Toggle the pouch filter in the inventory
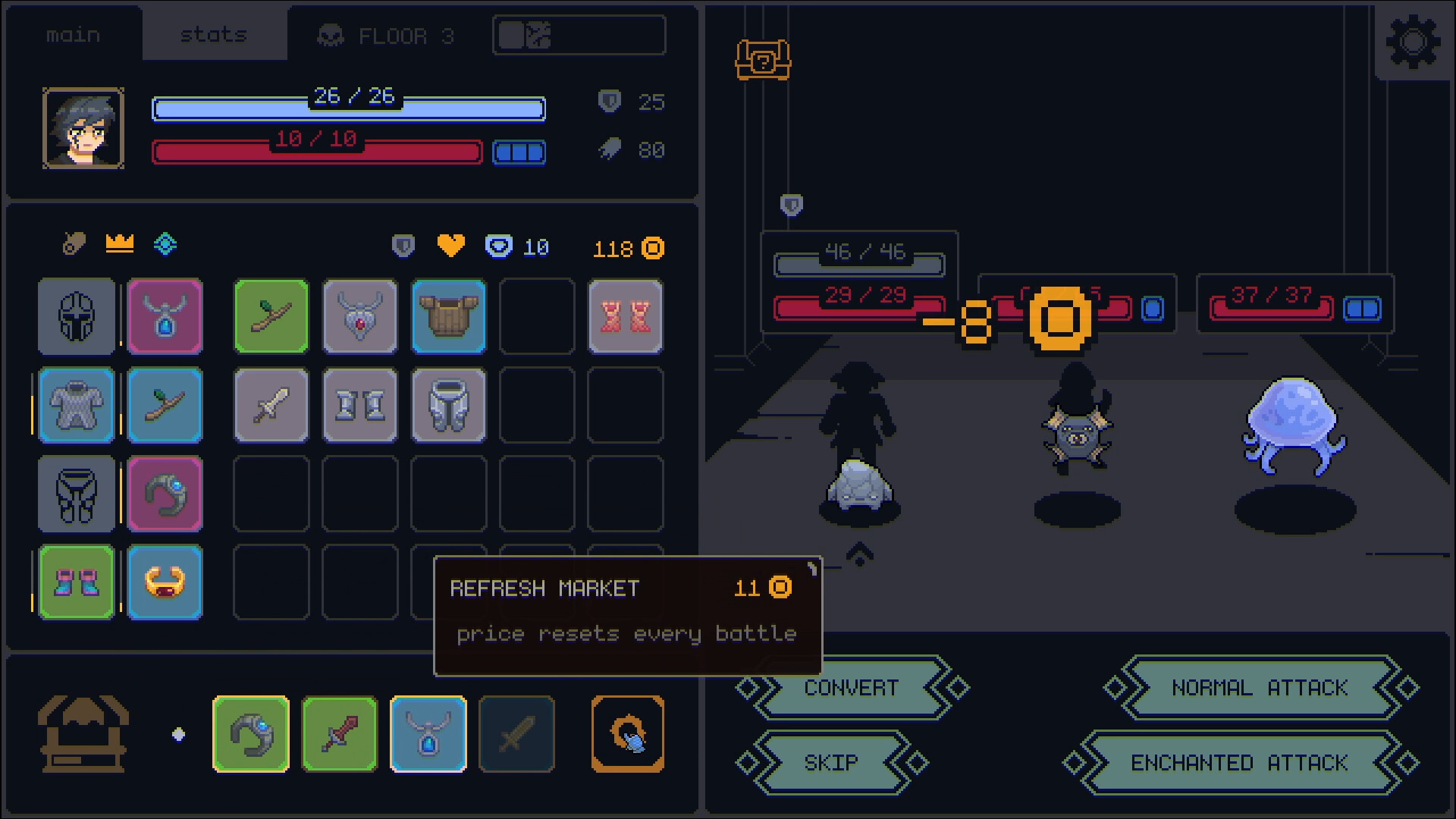The image size is (1456, 819). pos(74,243)
